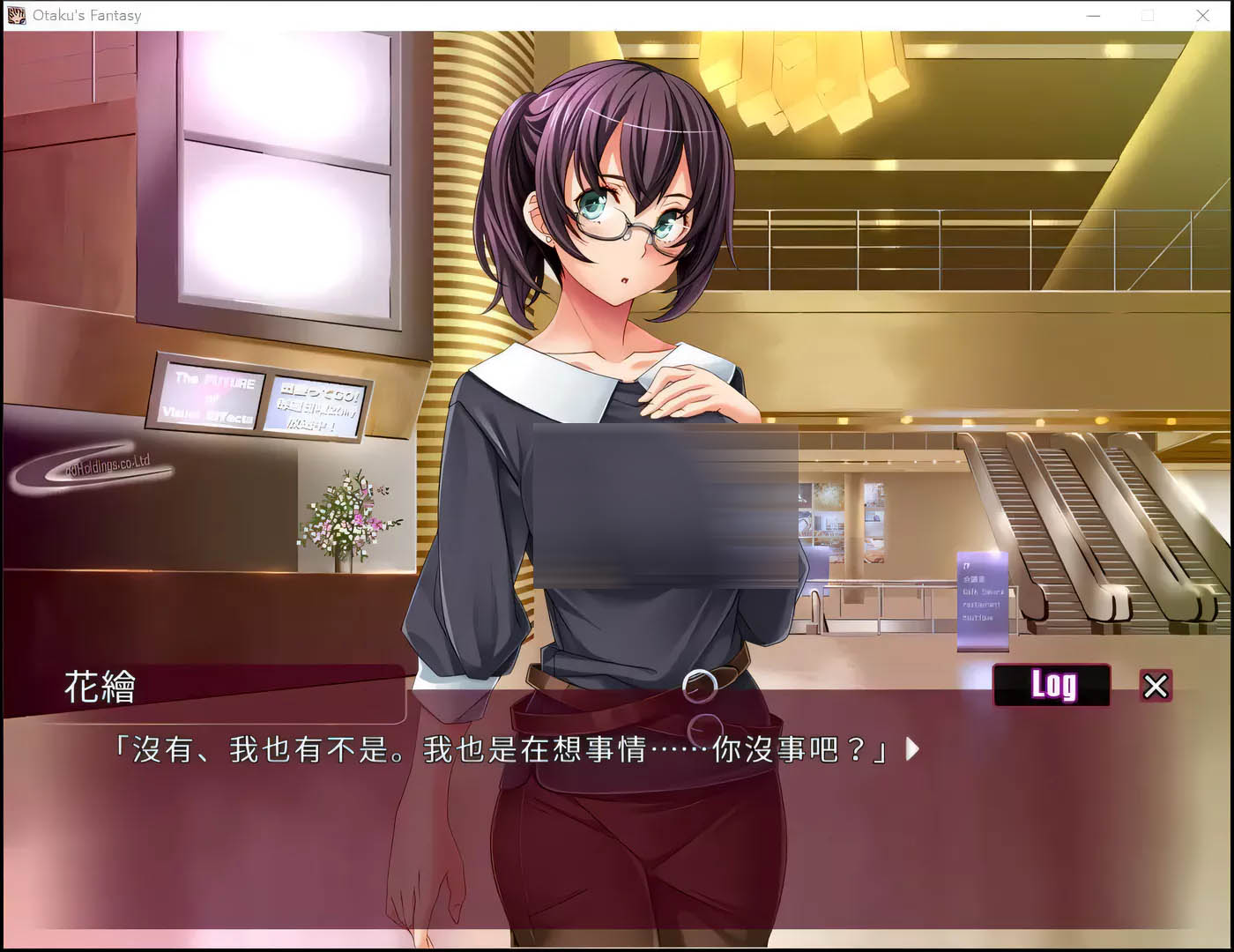
Task: Close the Otaku's Fantasy window
Action: tap(1203, 15)
